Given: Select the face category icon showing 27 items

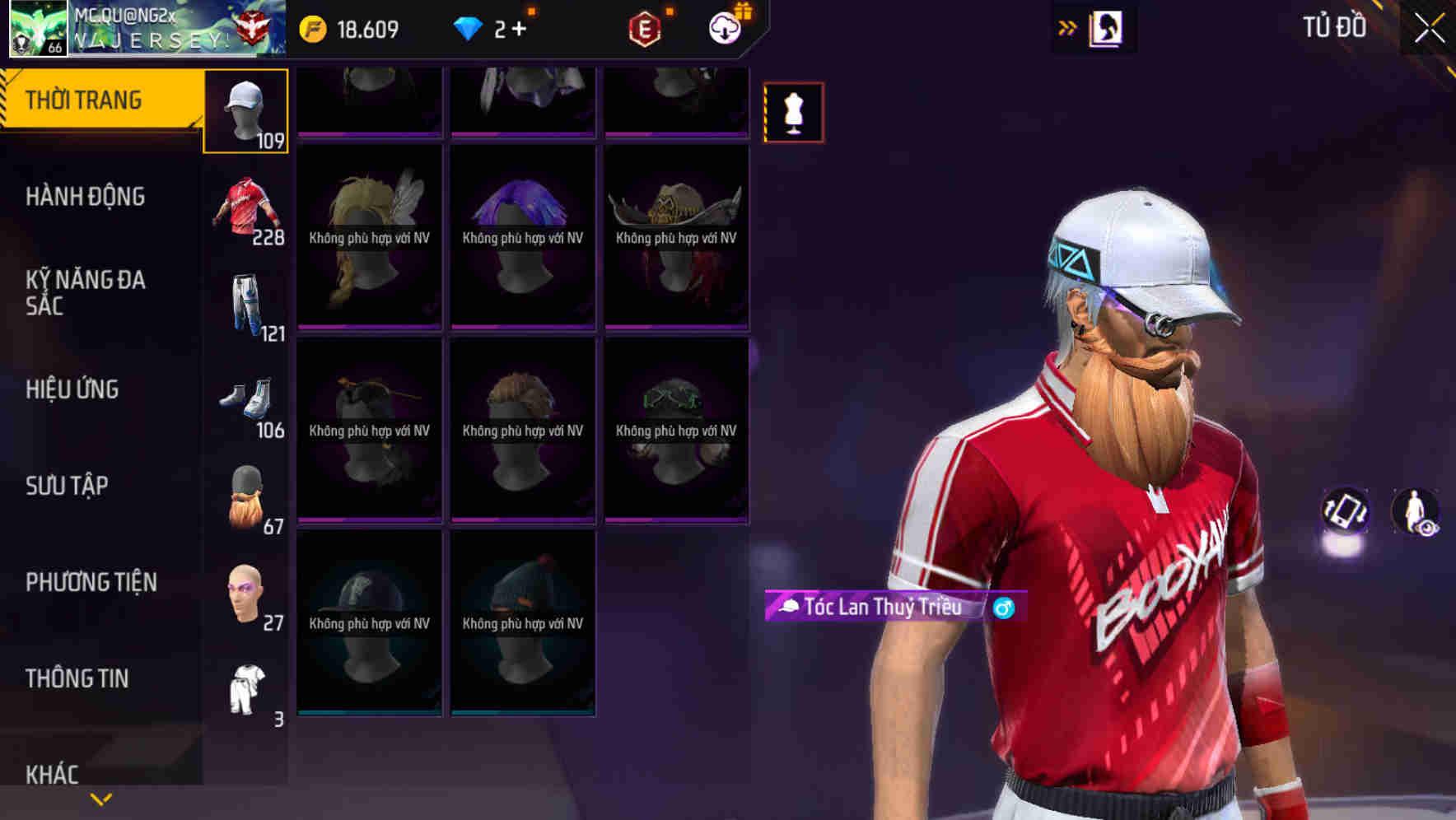Looking at the screenshot, I should click(245, 593).
